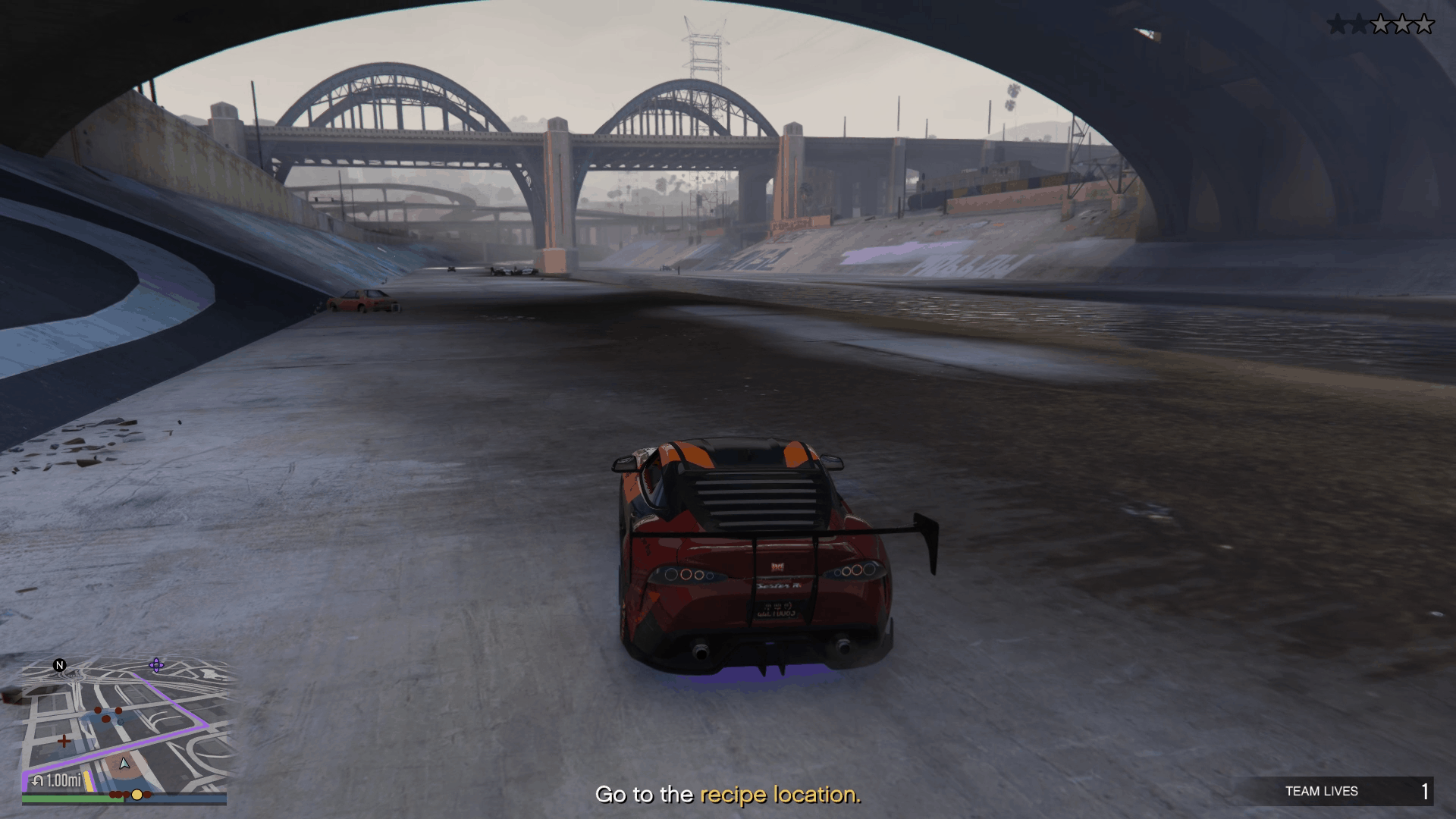Click the 1.00mi distance readout
1456x819 pixels.
pyautogui.click(x=63, y=780)
